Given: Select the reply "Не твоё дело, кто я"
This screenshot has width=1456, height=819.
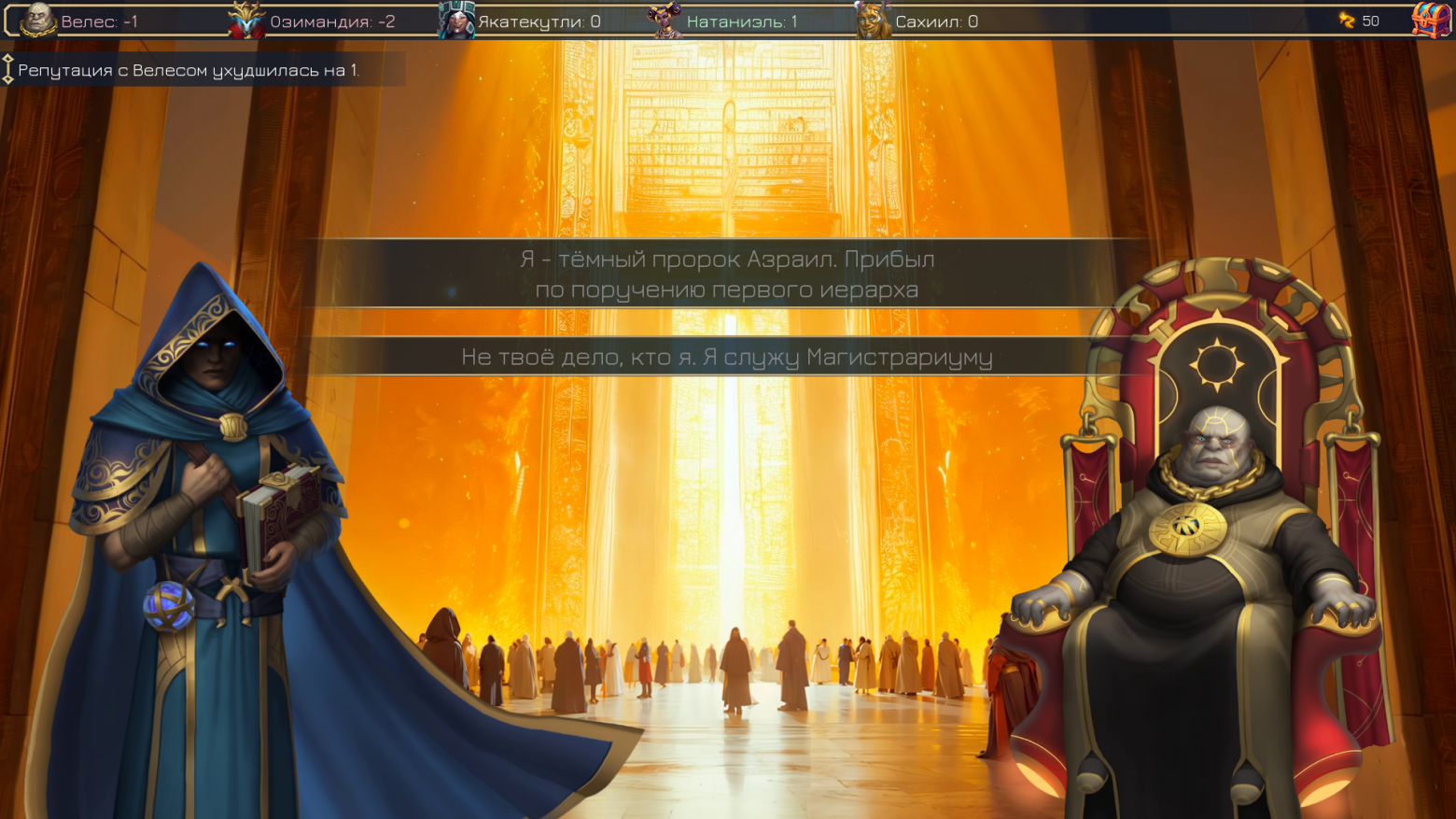Looking at the screenshot, I should tap(727, 357).
